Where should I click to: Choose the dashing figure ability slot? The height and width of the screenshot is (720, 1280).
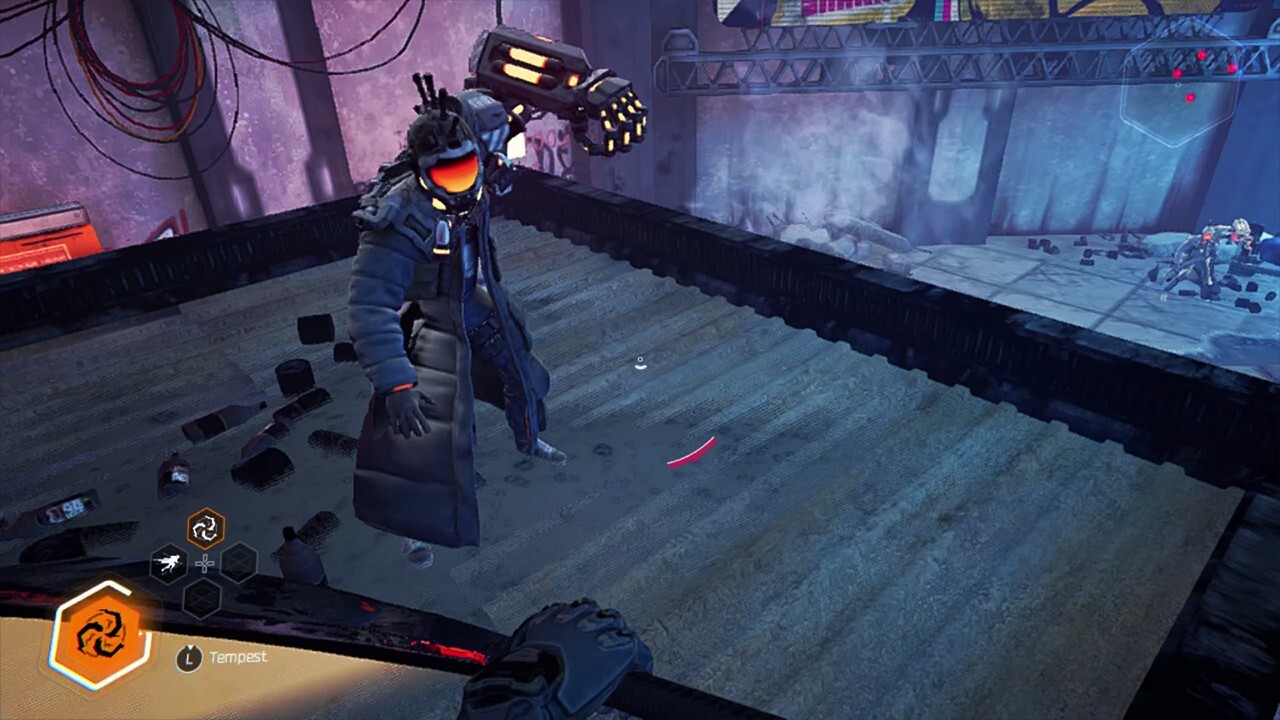click(x=169, y=563)
